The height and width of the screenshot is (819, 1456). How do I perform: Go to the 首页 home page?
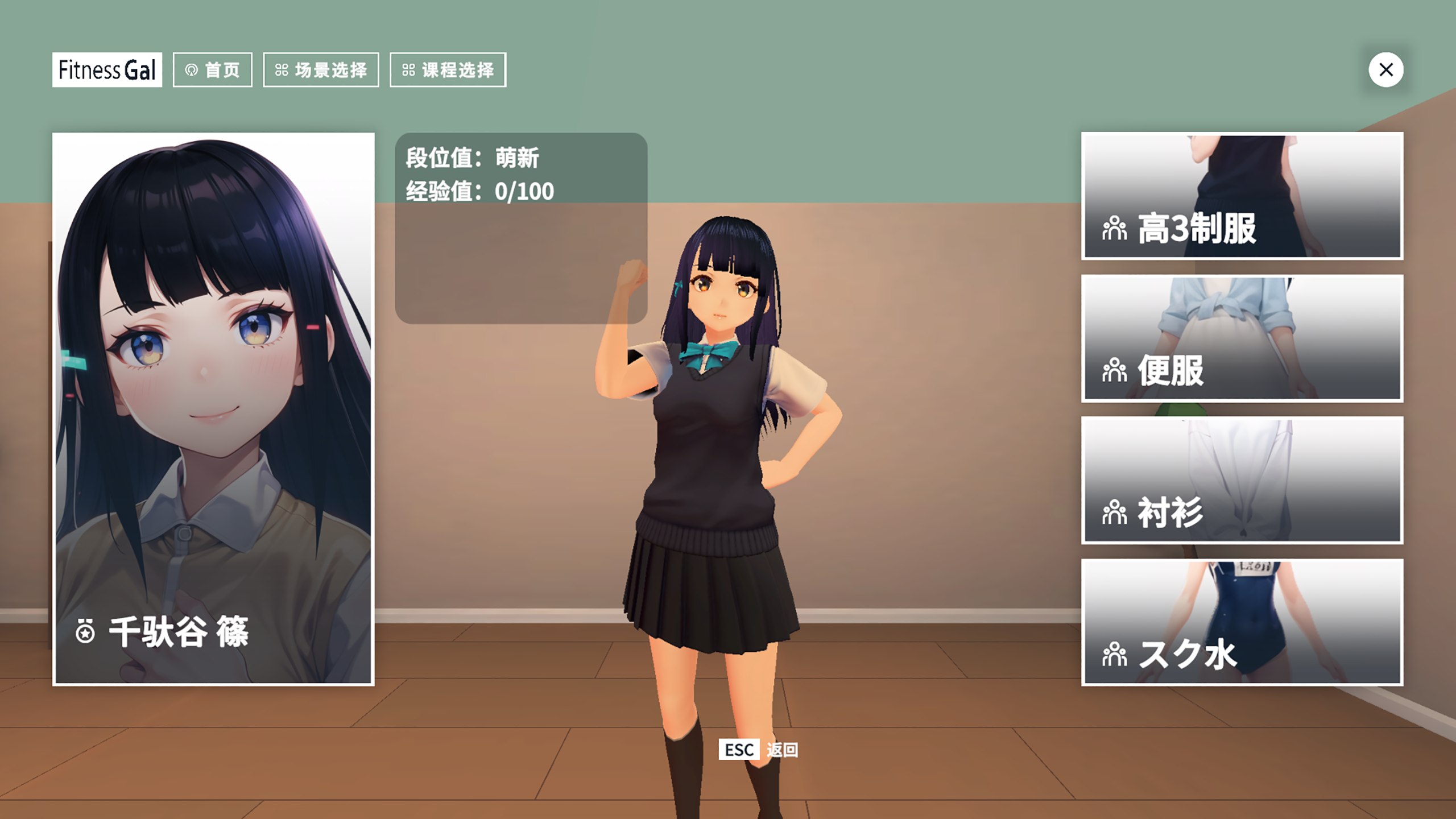tap(213, 70)
